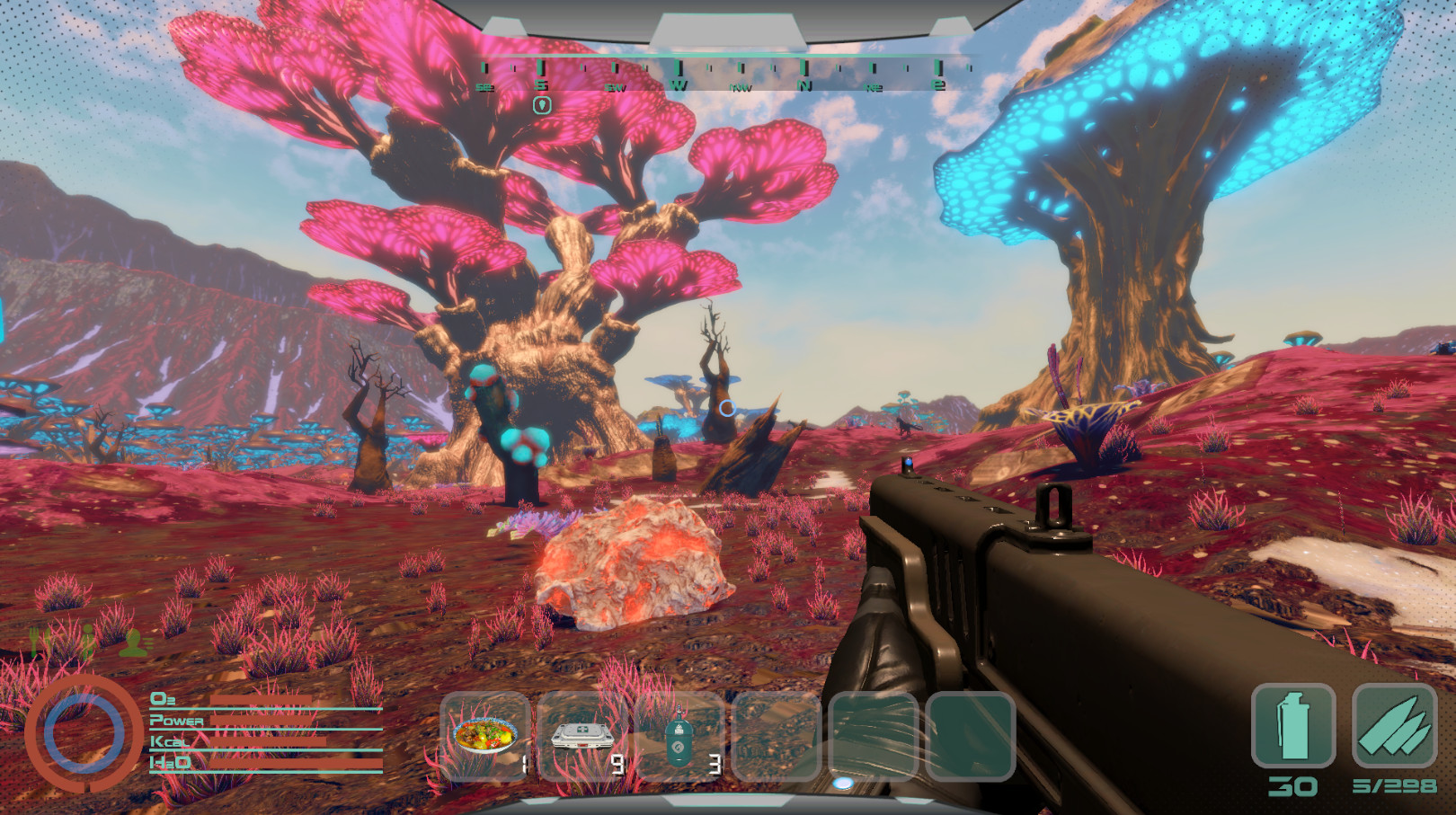
Task: Click the grenade icon
Action: (x=1293, y=726)
